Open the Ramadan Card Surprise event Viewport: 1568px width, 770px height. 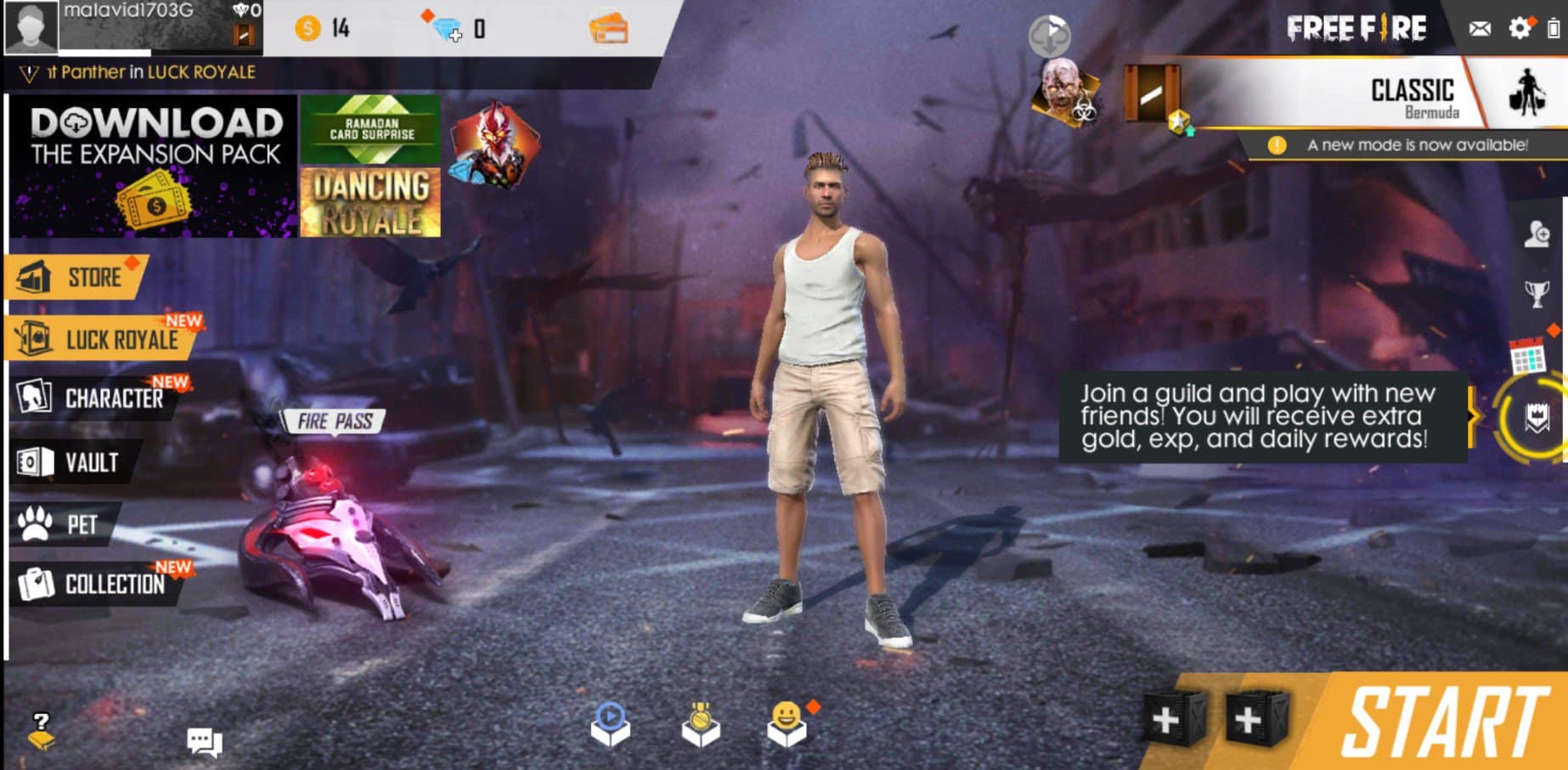click(x=371, y=129)
